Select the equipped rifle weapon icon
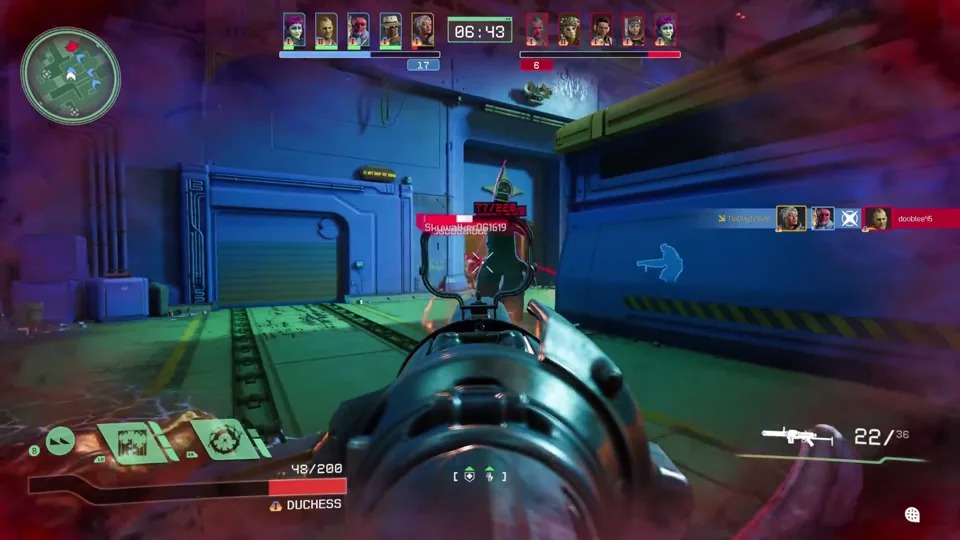Image resolution: width=960 pixels, height=540 pixels. 797,437
